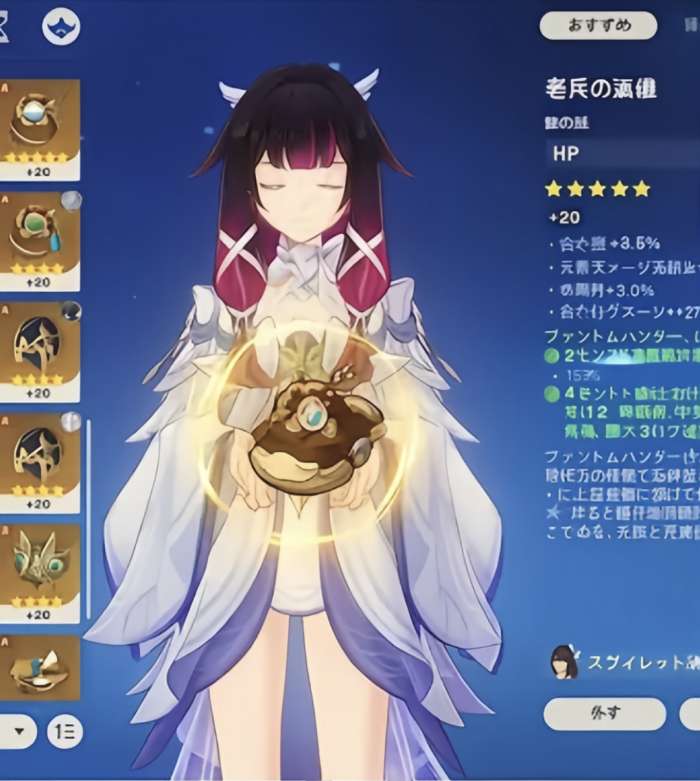Viewport: 700px width, 781px height.
Task: Open the sort dropdown arrow
Action: coord(18,731)
